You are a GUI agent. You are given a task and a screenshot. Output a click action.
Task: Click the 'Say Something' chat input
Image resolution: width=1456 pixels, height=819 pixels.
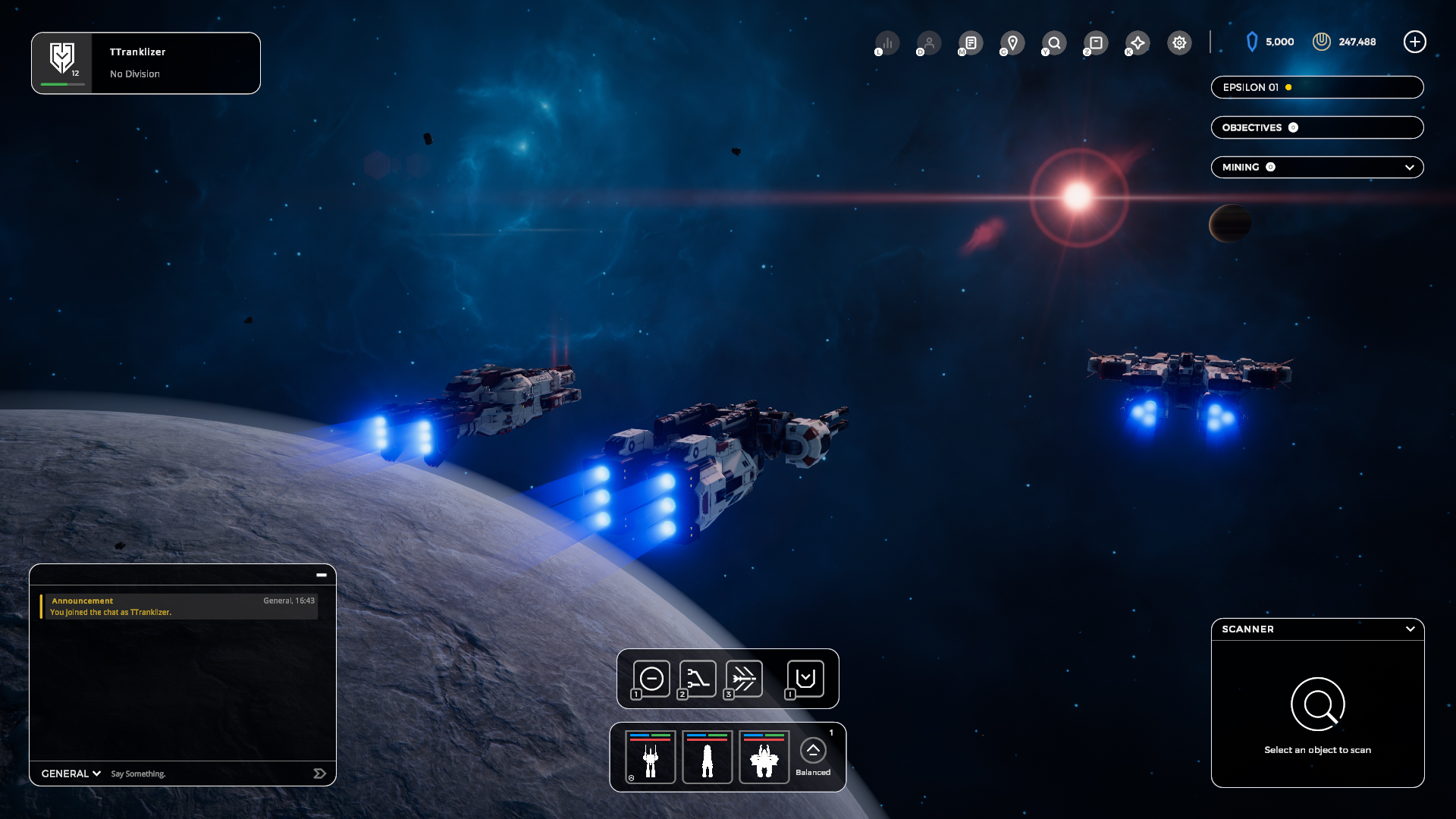click(x=205, y=773)
